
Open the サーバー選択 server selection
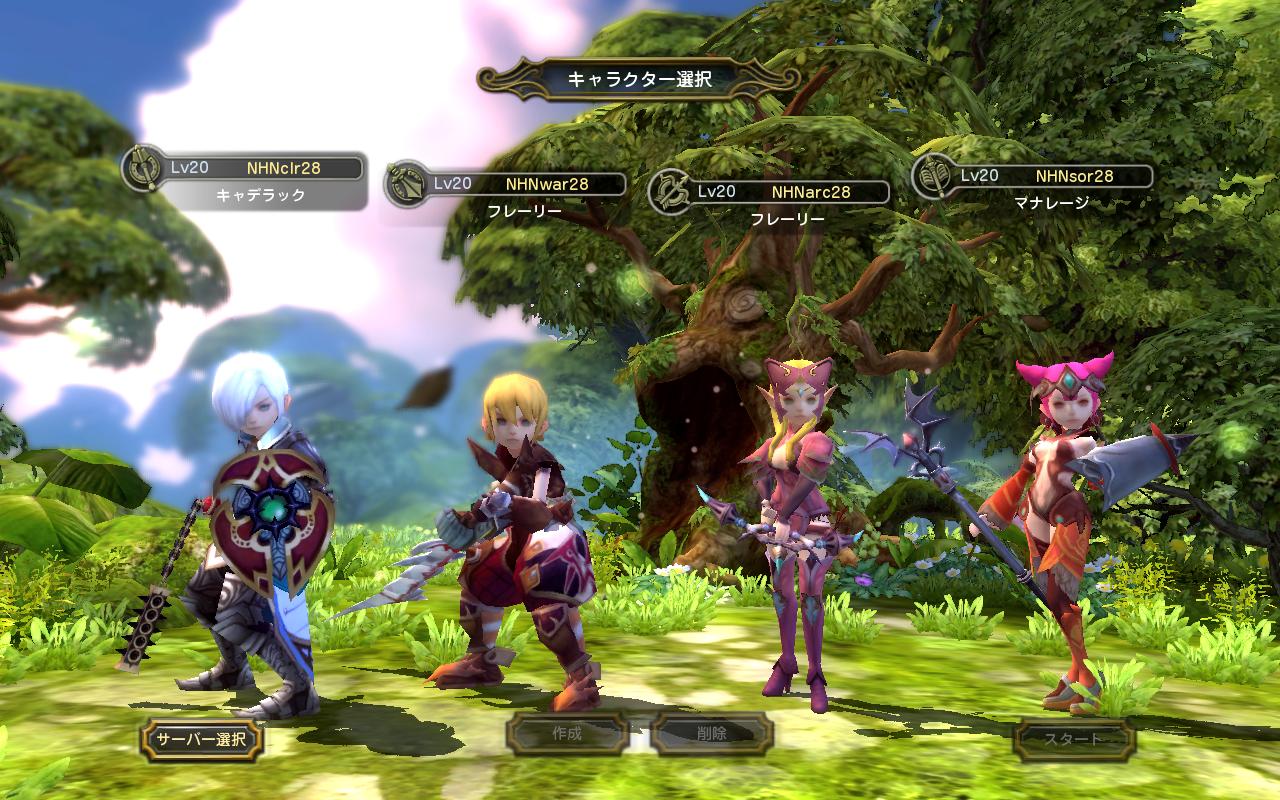(202, 740)
